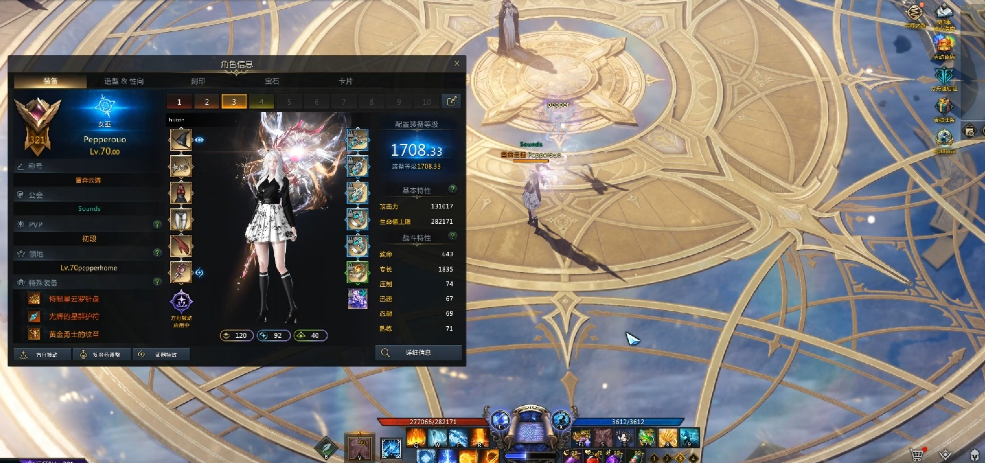This screenshot has height=463, width=985.
Task: Toggle the helmet visibility eye icon
Action: 199,140
